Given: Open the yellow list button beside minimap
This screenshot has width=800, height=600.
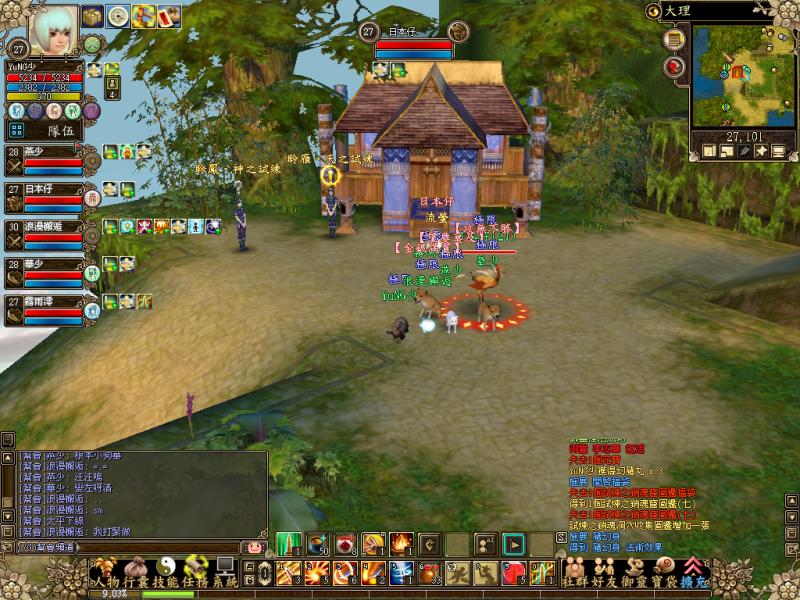Looking at the screenshot, I should pyautogui.click(x=675, y=40).
